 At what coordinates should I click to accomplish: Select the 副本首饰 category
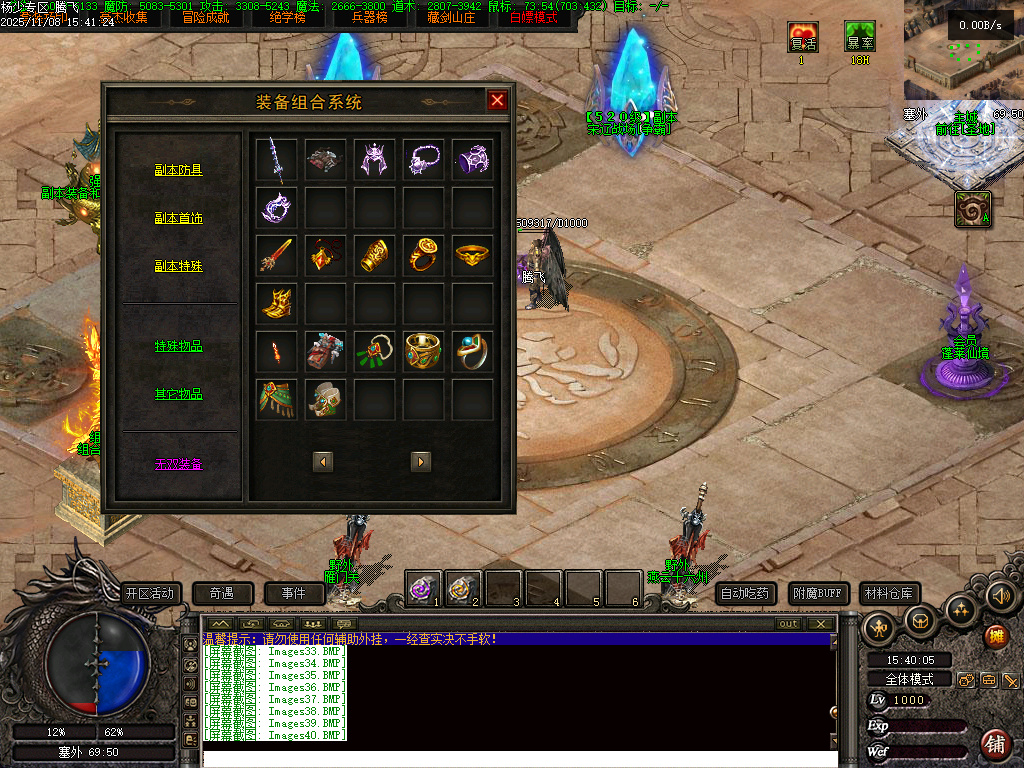click(x=178, y=218)
